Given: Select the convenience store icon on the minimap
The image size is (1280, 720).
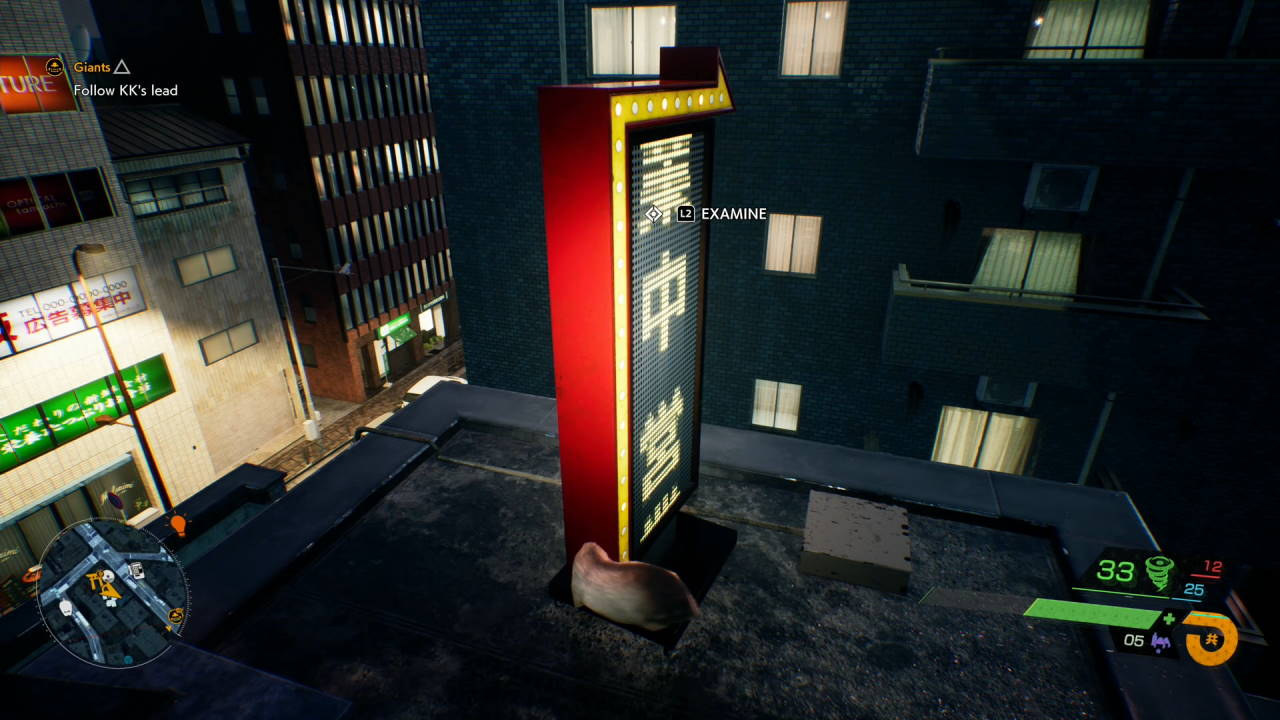Looking at the screenshot, I should tap(136, 571).
